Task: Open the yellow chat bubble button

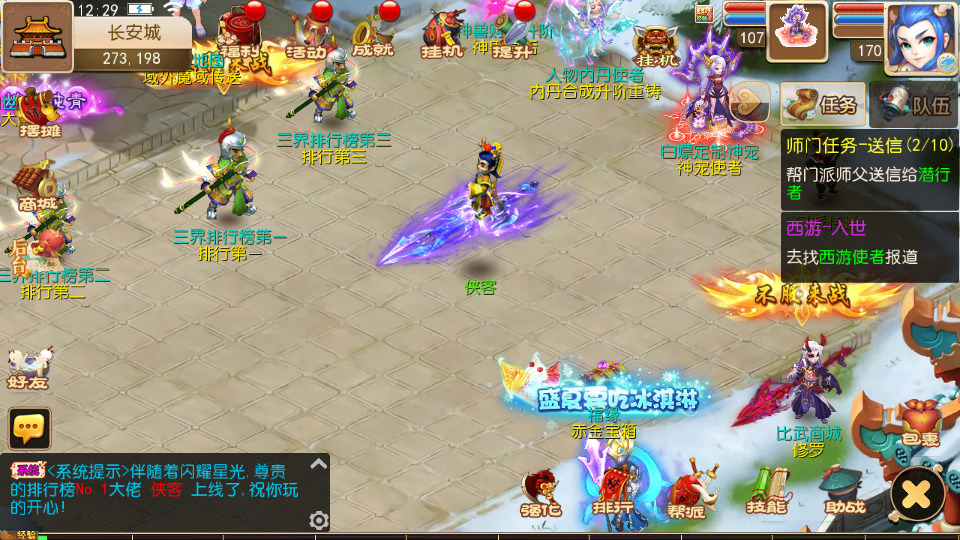Action: pos(30,428)
